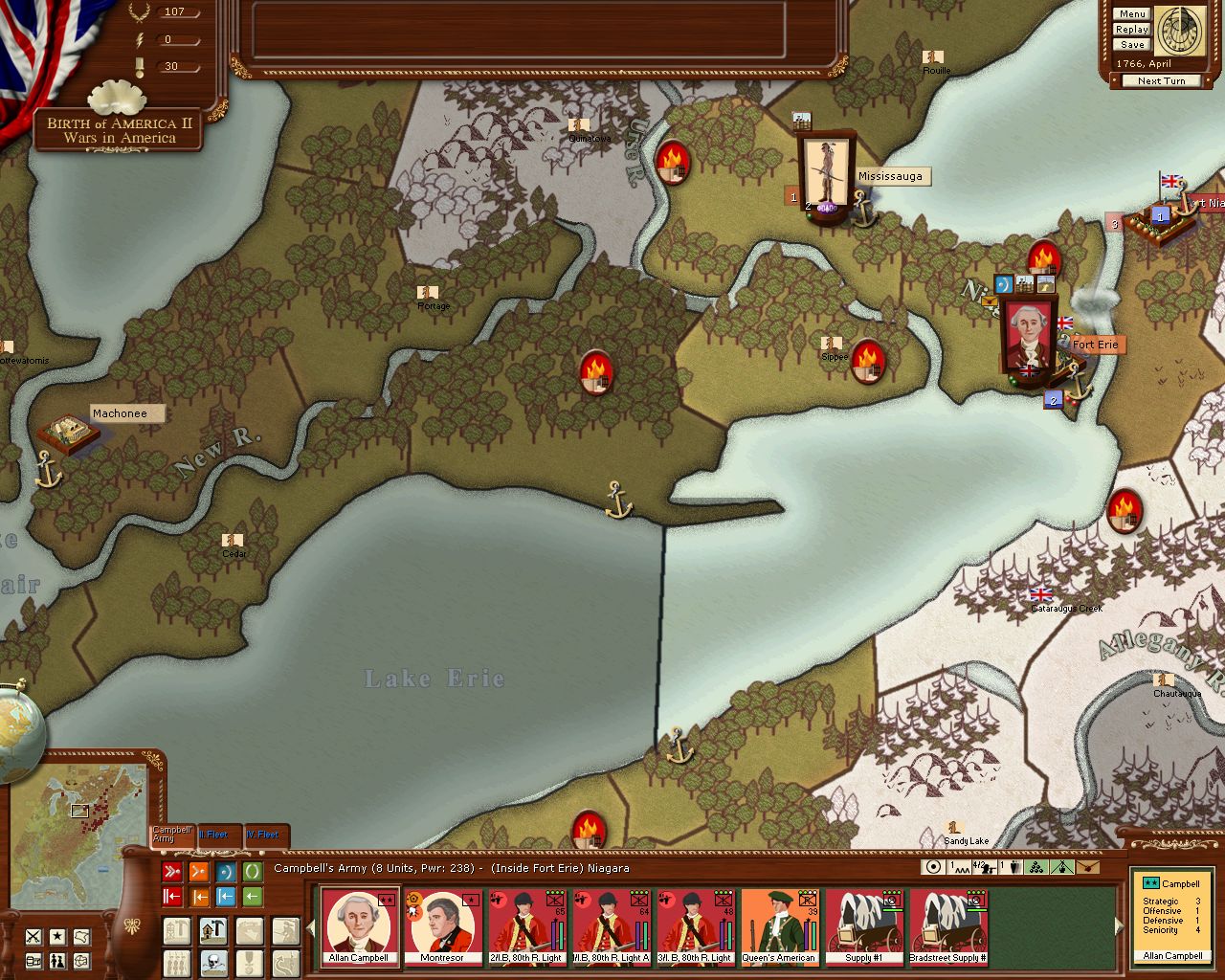Image resolution: width=1225 pixels, height=980 pixels.
Task: End the turn with Next Turn
Action: click(x=1161, y=81)
